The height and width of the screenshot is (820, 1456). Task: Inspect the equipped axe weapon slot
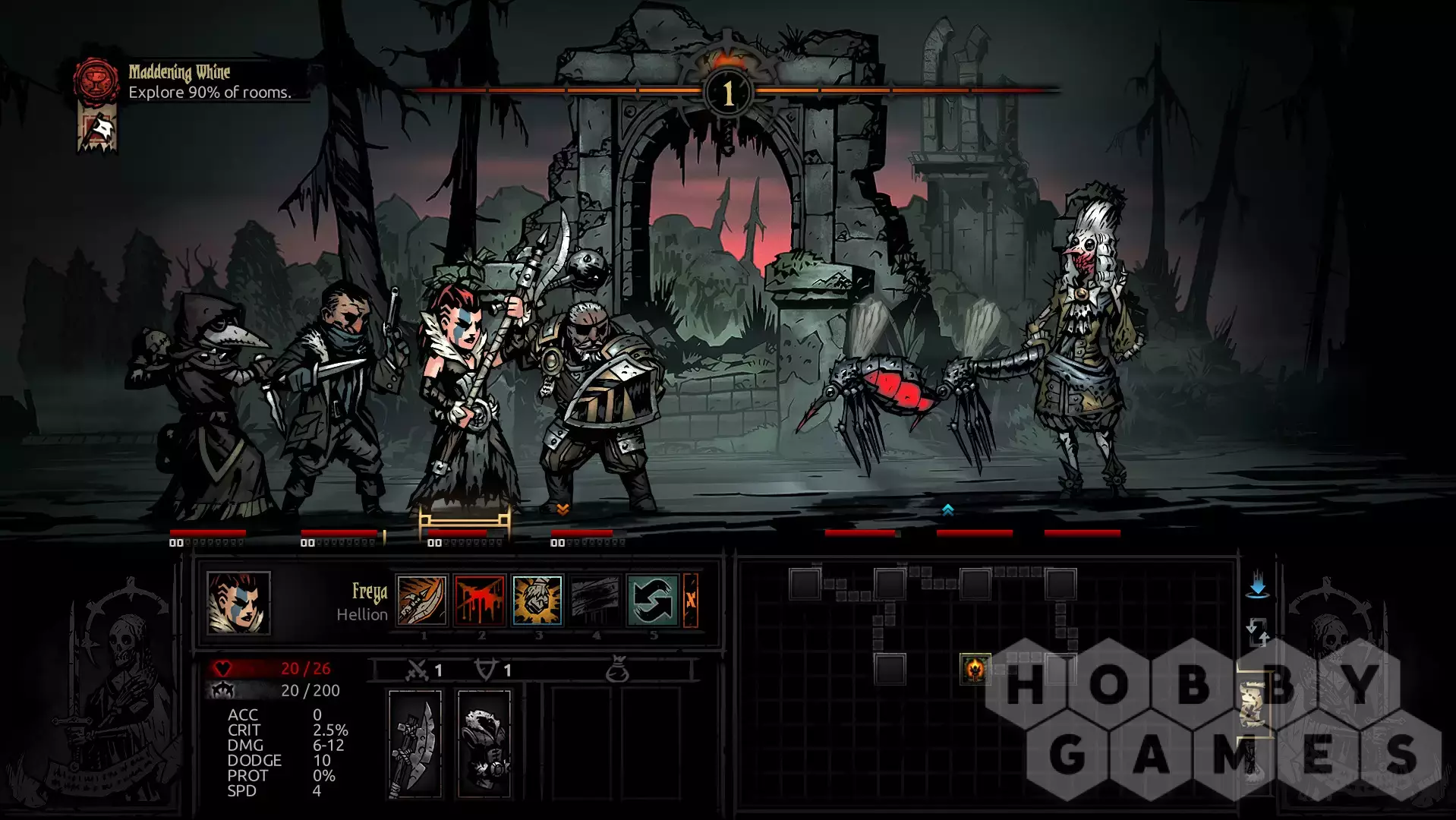pos(415,744)
